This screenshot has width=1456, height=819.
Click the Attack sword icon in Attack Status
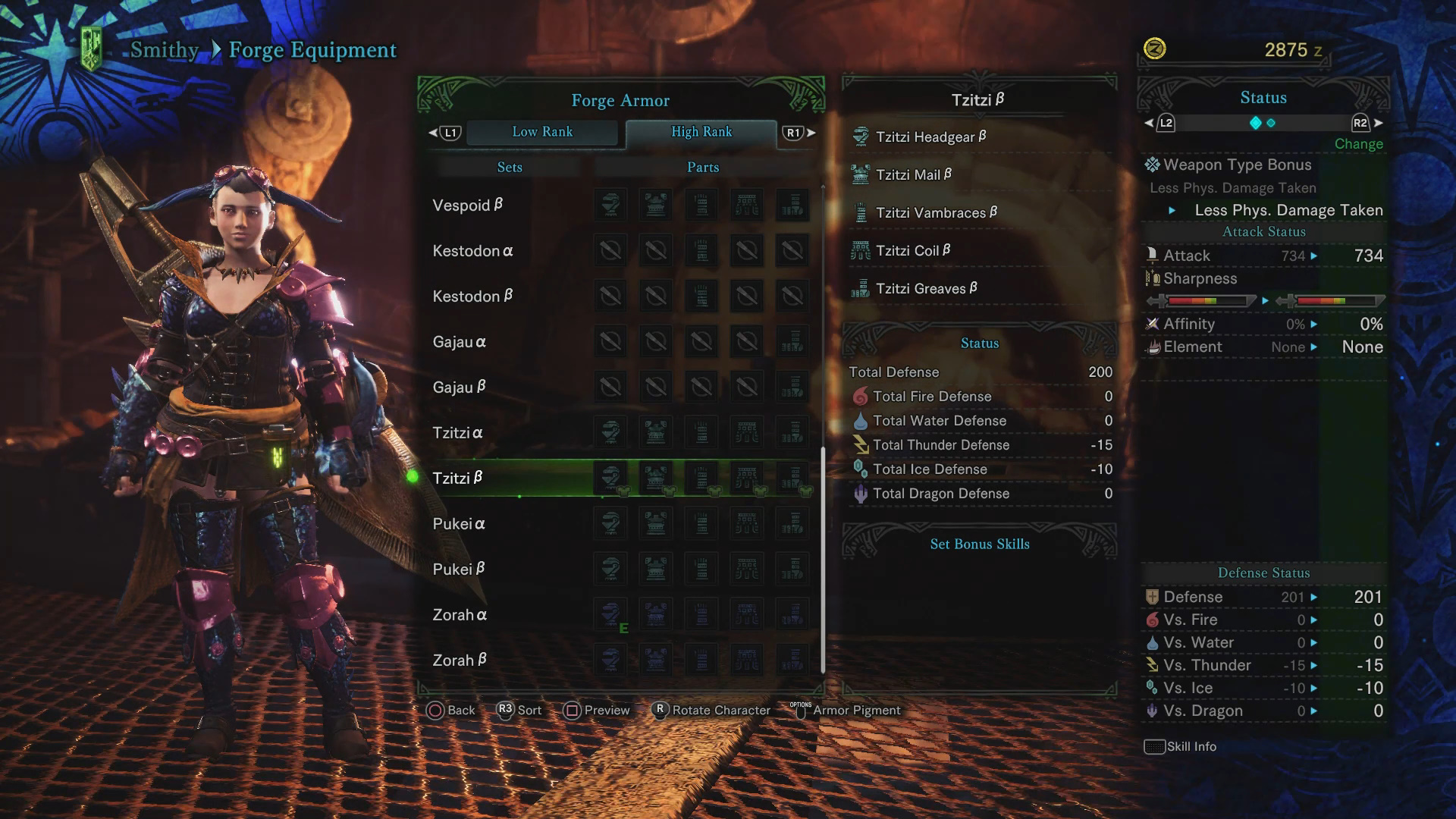tap(1153, 256)
